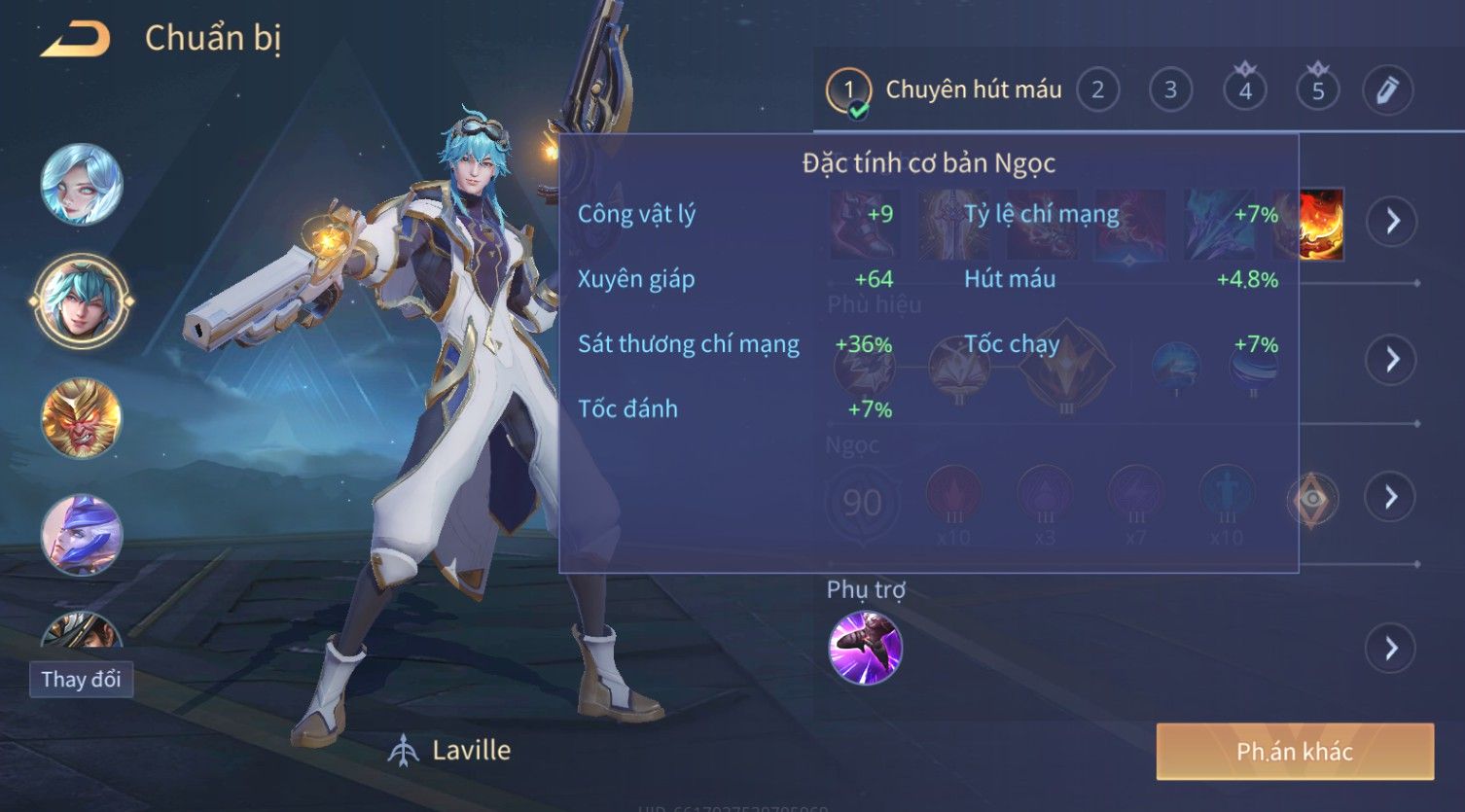Click the Phản khắc button
Image resolution: width=1465 pixels, height=812 pixels.
tap(1294, 751)
